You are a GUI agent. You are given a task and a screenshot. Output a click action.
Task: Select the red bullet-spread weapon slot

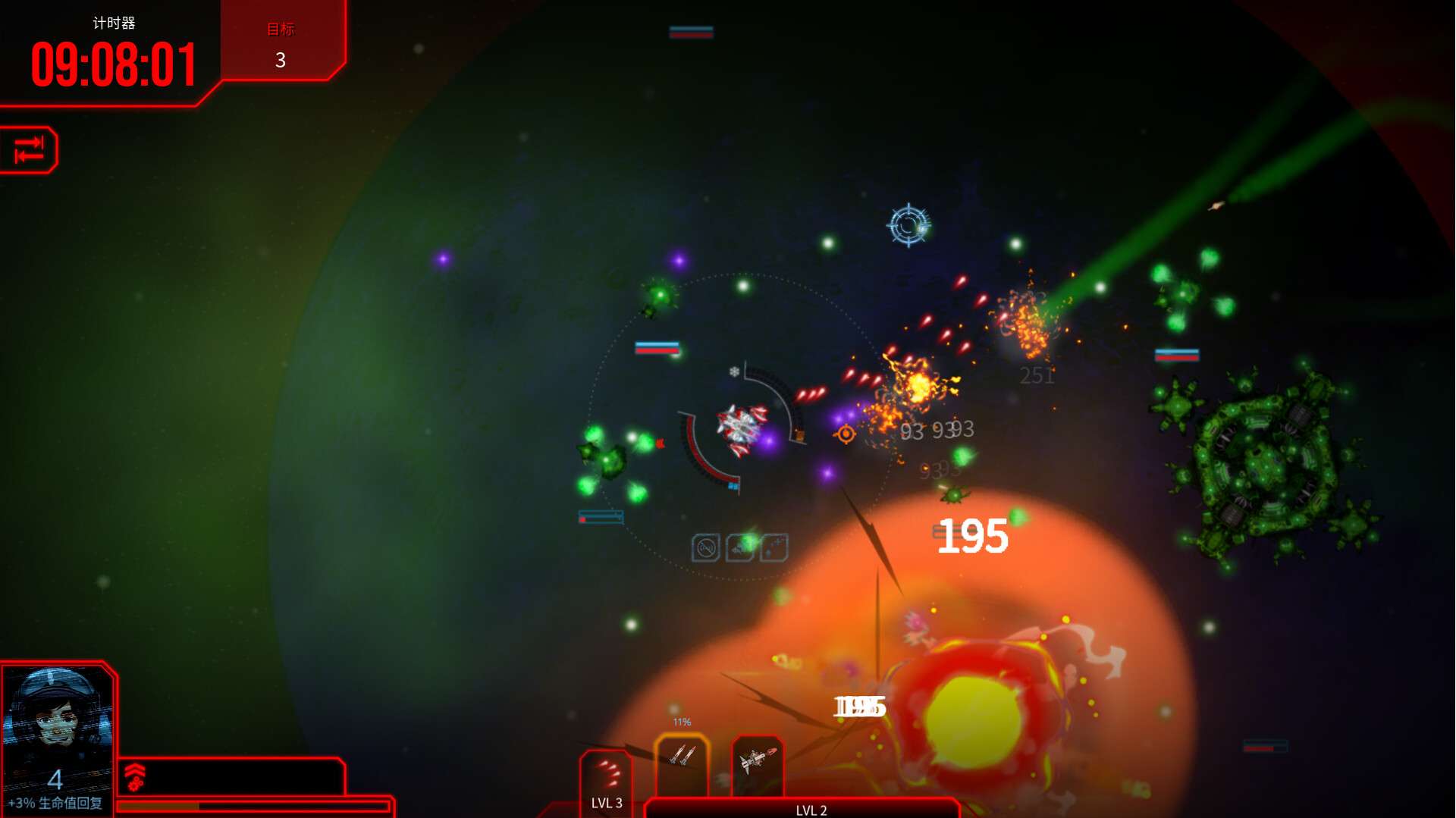607,773
